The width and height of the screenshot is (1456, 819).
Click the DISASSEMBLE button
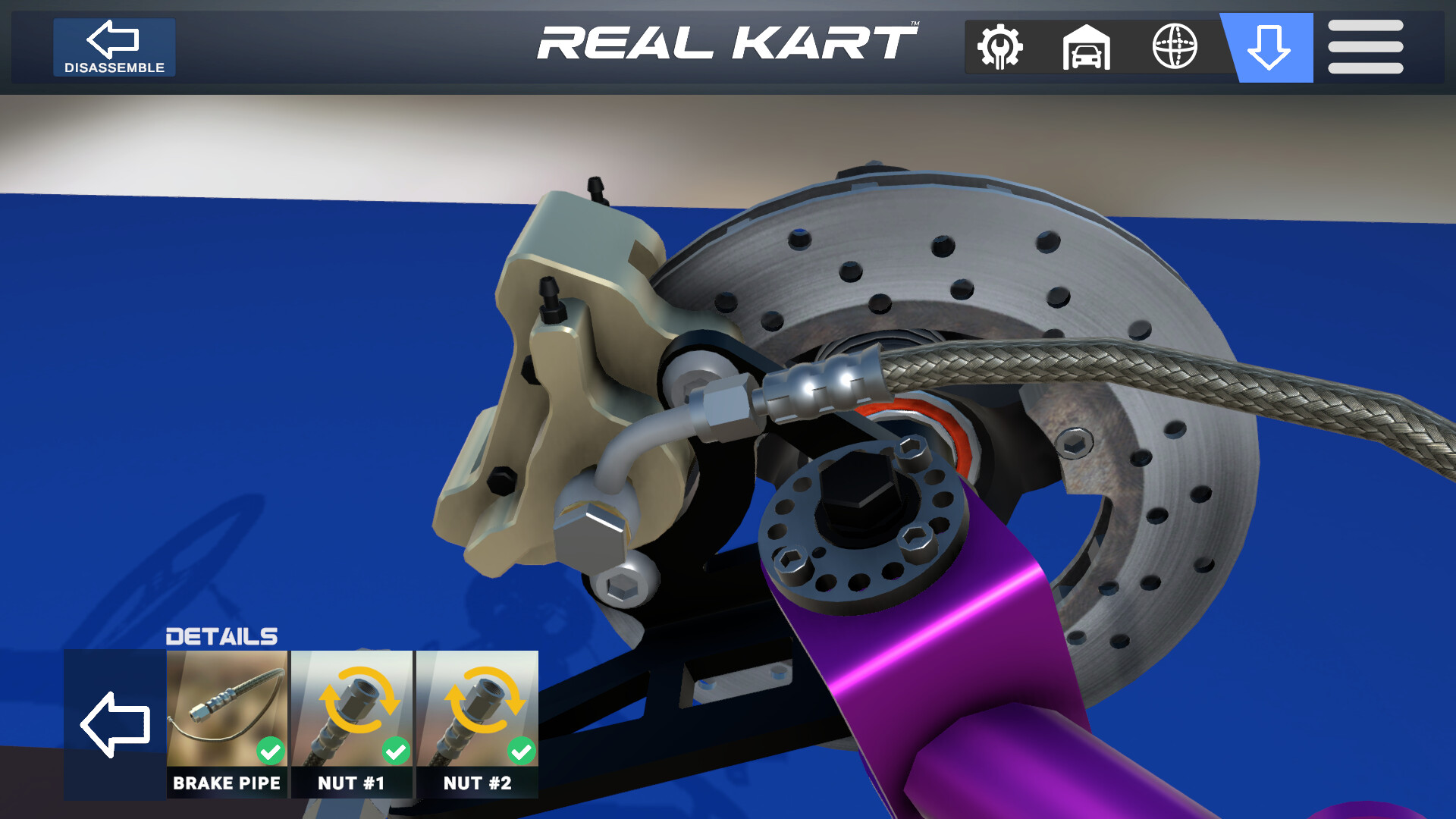114,47
